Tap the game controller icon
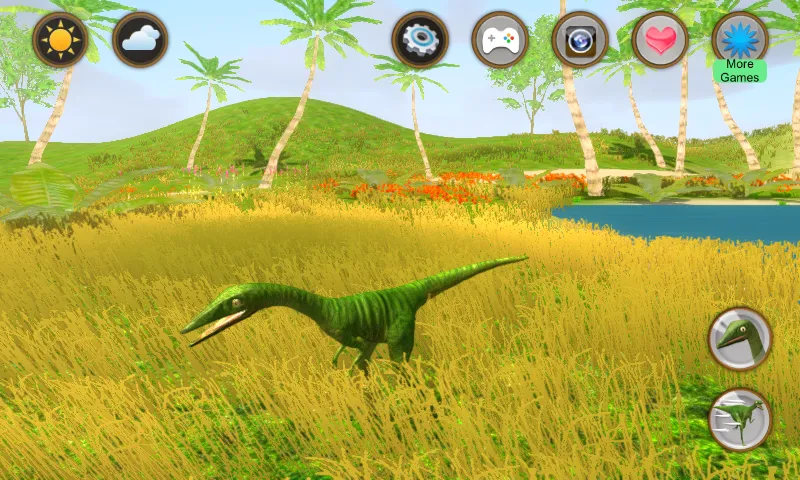The image size is (800, 480). (x=500, y=40)
